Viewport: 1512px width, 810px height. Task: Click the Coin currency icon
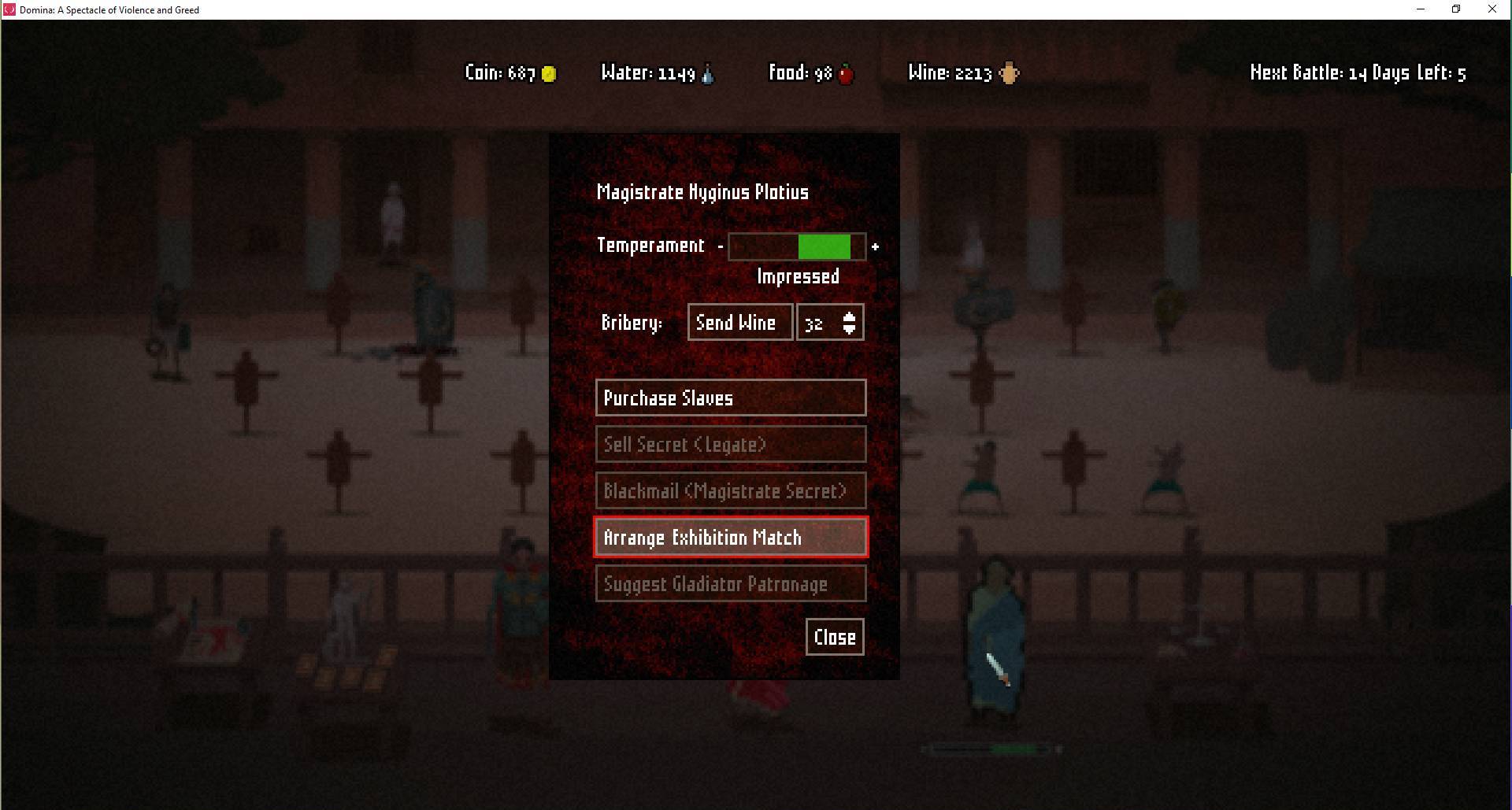[547, 73]
